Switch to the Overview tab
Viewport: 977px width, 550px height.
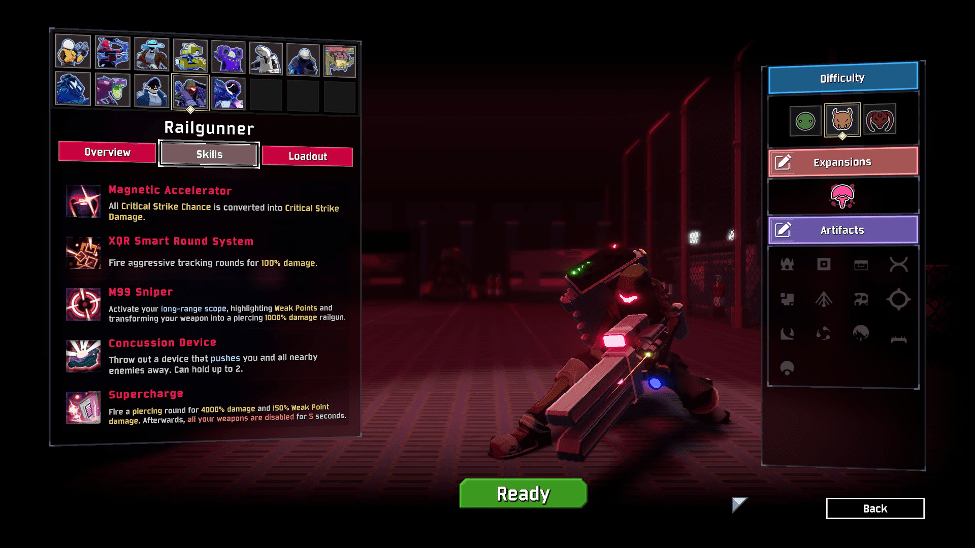click(108, 152)
